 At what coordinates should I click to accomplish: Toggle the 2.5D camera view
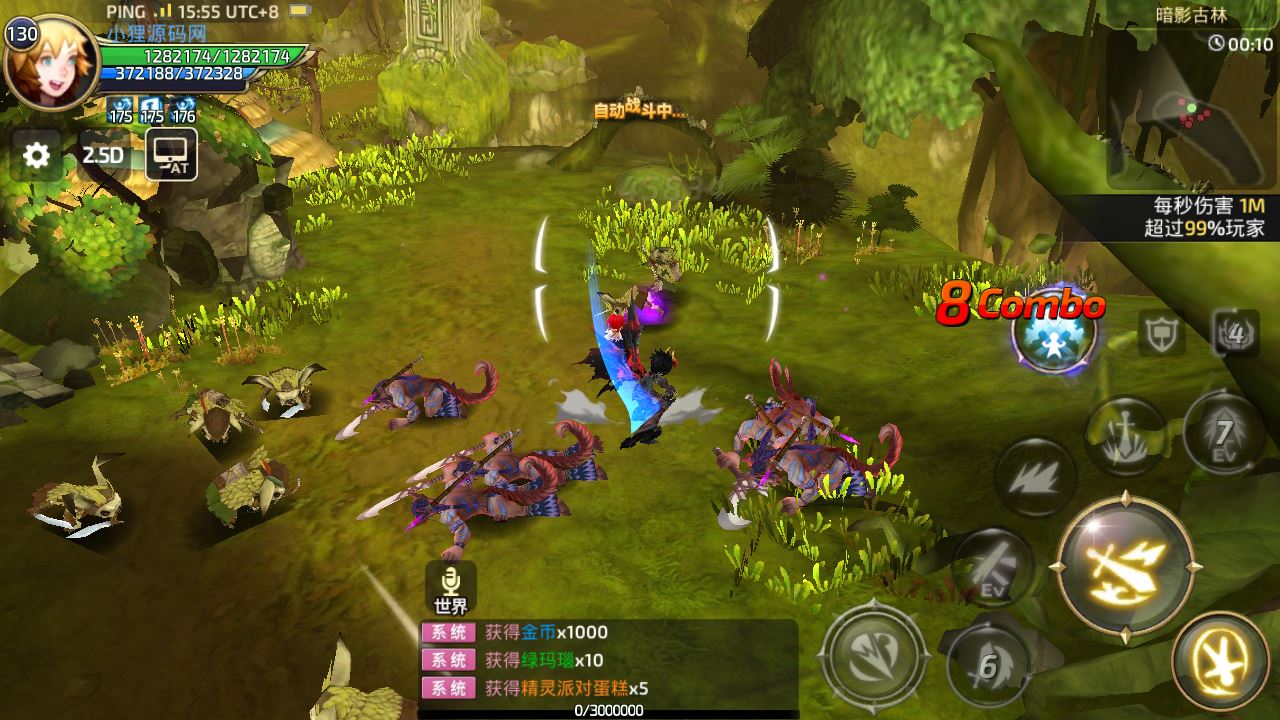(102, 155)
